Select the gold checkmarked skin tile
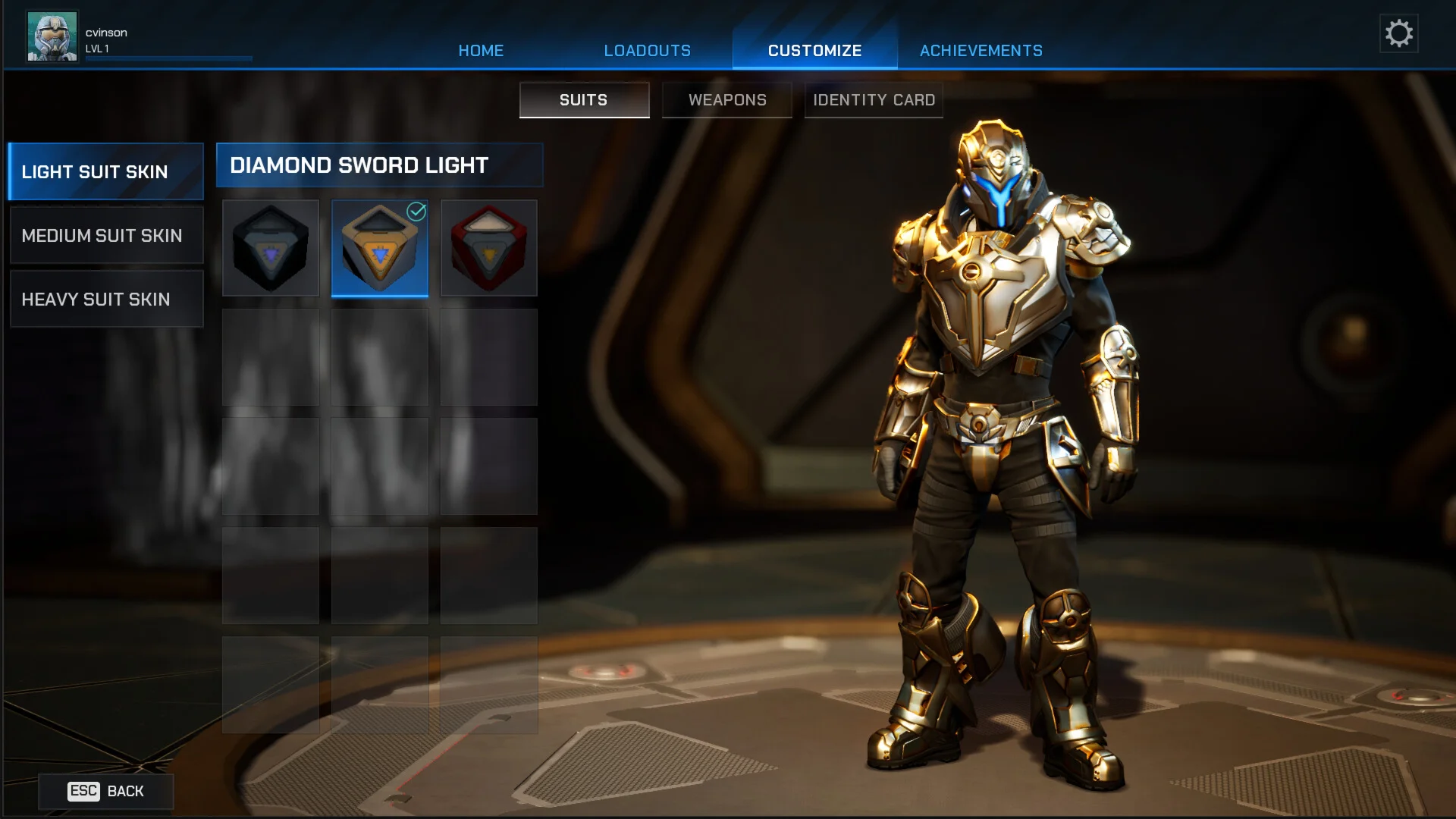The width and height of the screenshot is (1456, 819). click(380, 248)
